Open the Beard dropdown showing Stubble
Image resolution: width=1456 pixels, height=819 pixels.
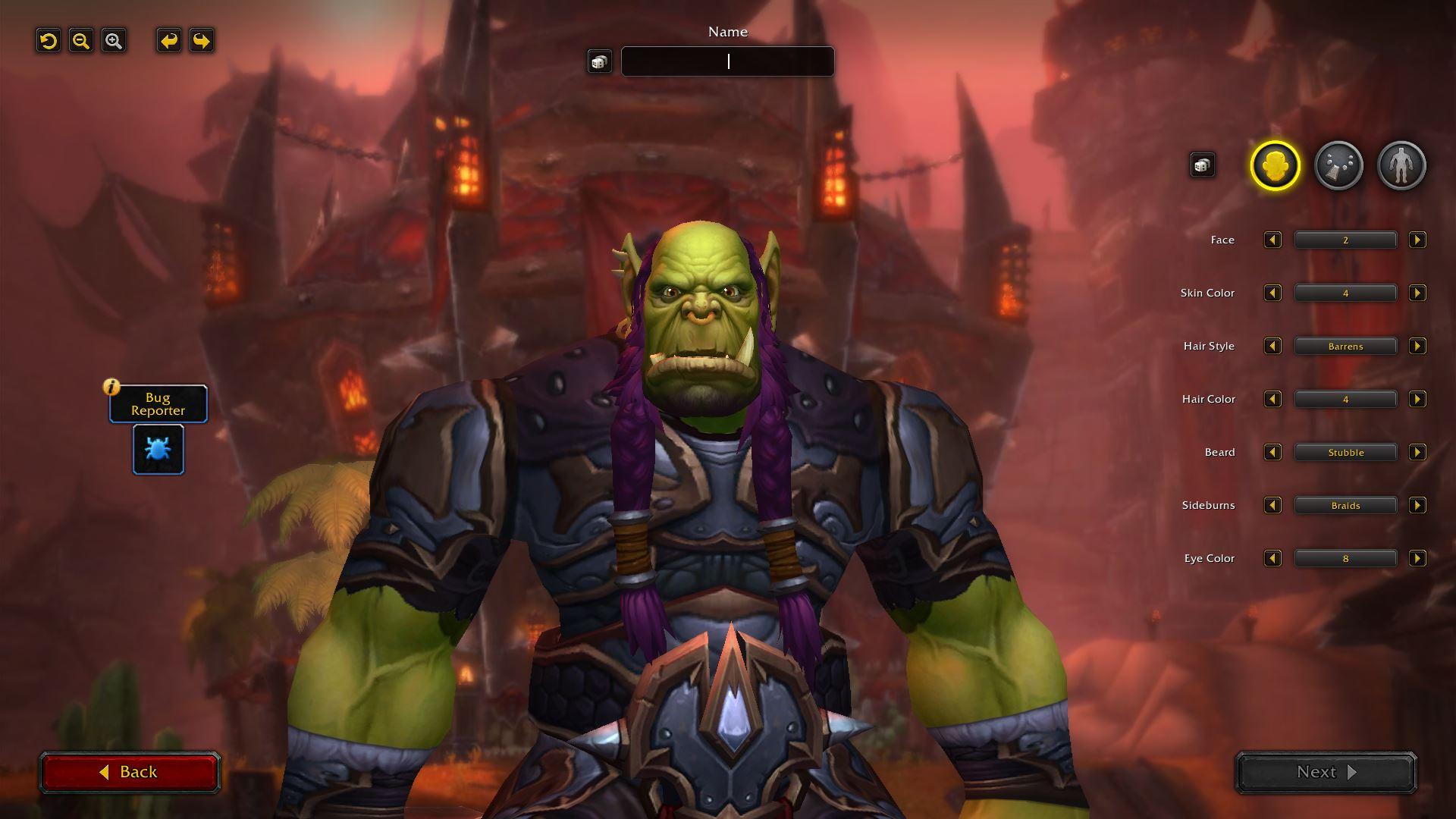pos(1345,453)
